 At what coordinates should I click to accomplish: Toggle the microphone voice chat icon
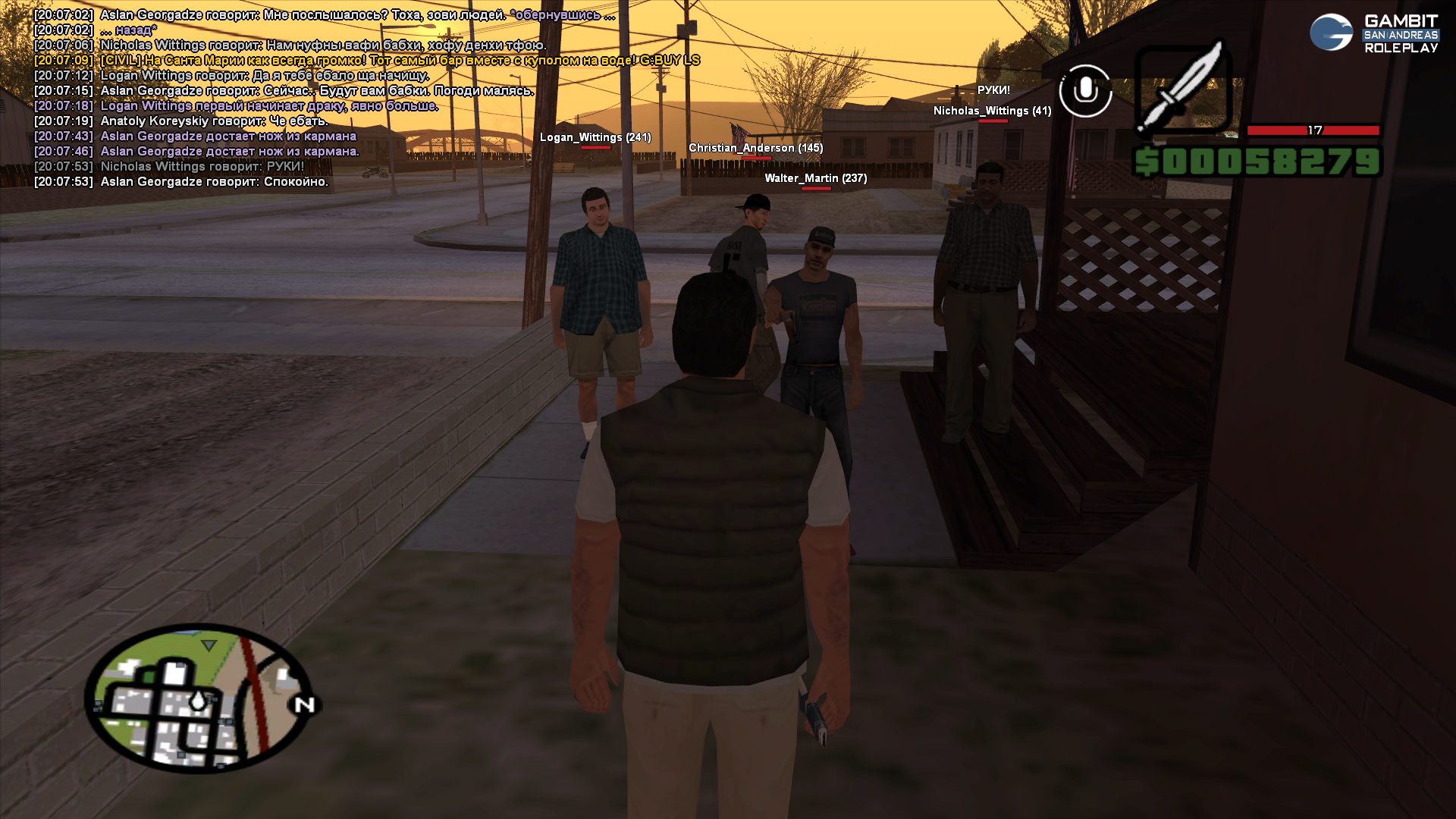click(1085, 91)
